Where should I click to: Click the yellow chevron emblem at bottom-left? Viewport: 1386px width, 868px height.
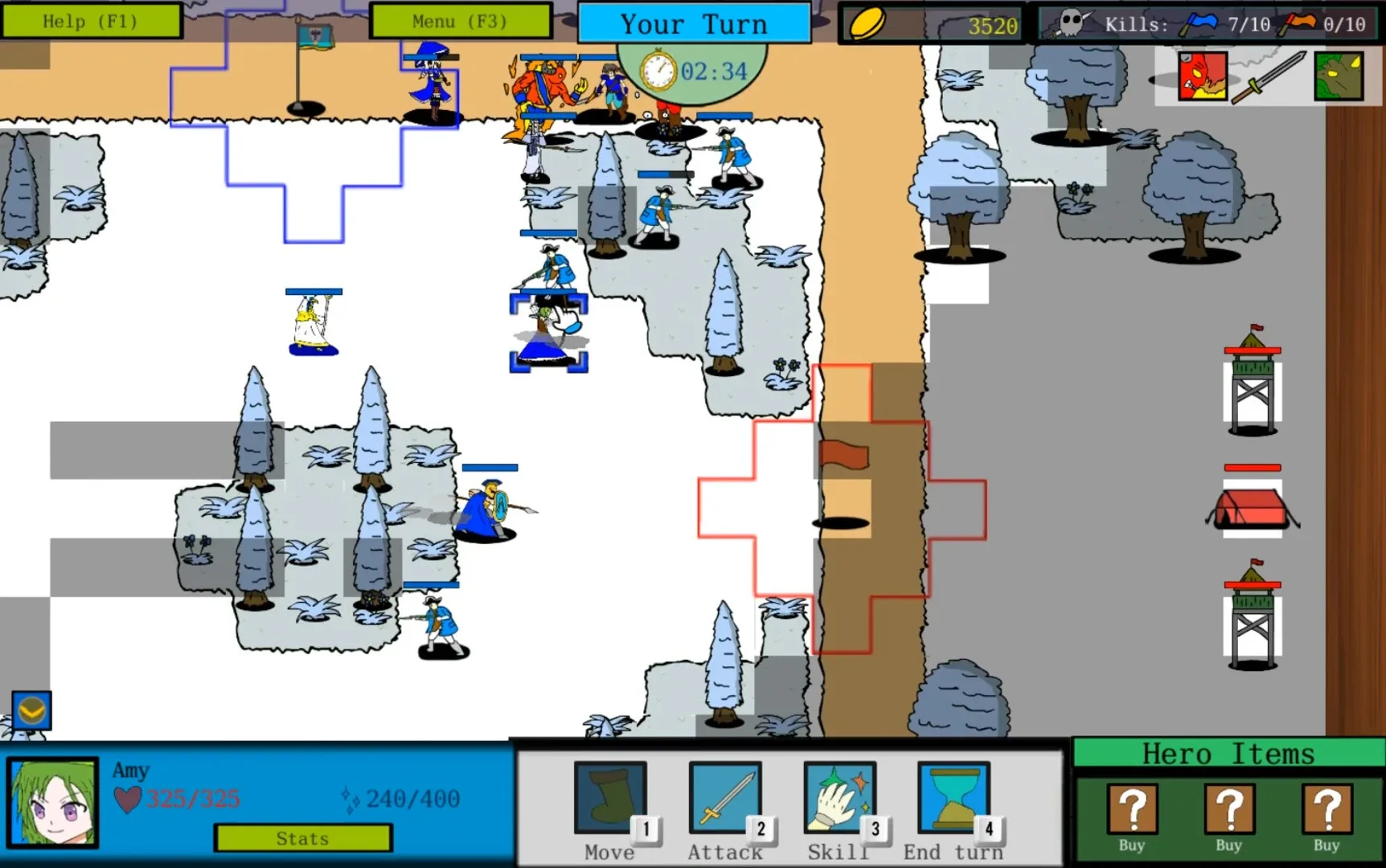pyautogui.click(x=30, y=710)
